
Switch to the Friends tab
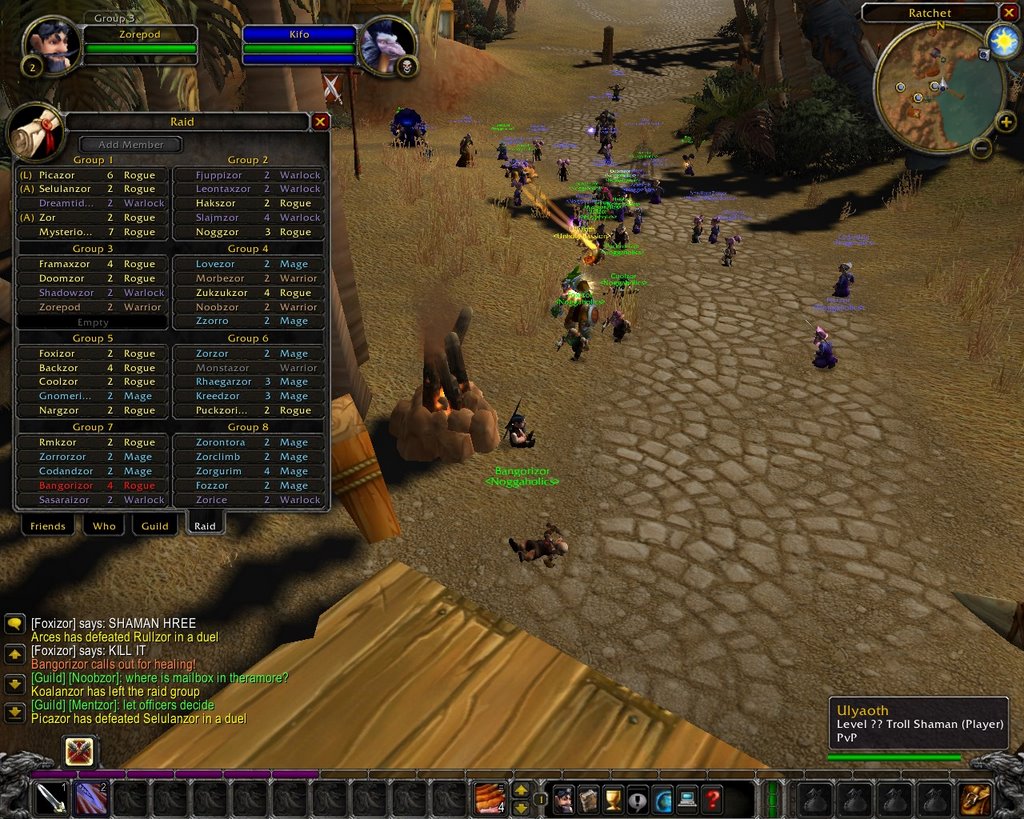[x=48, y=526]
